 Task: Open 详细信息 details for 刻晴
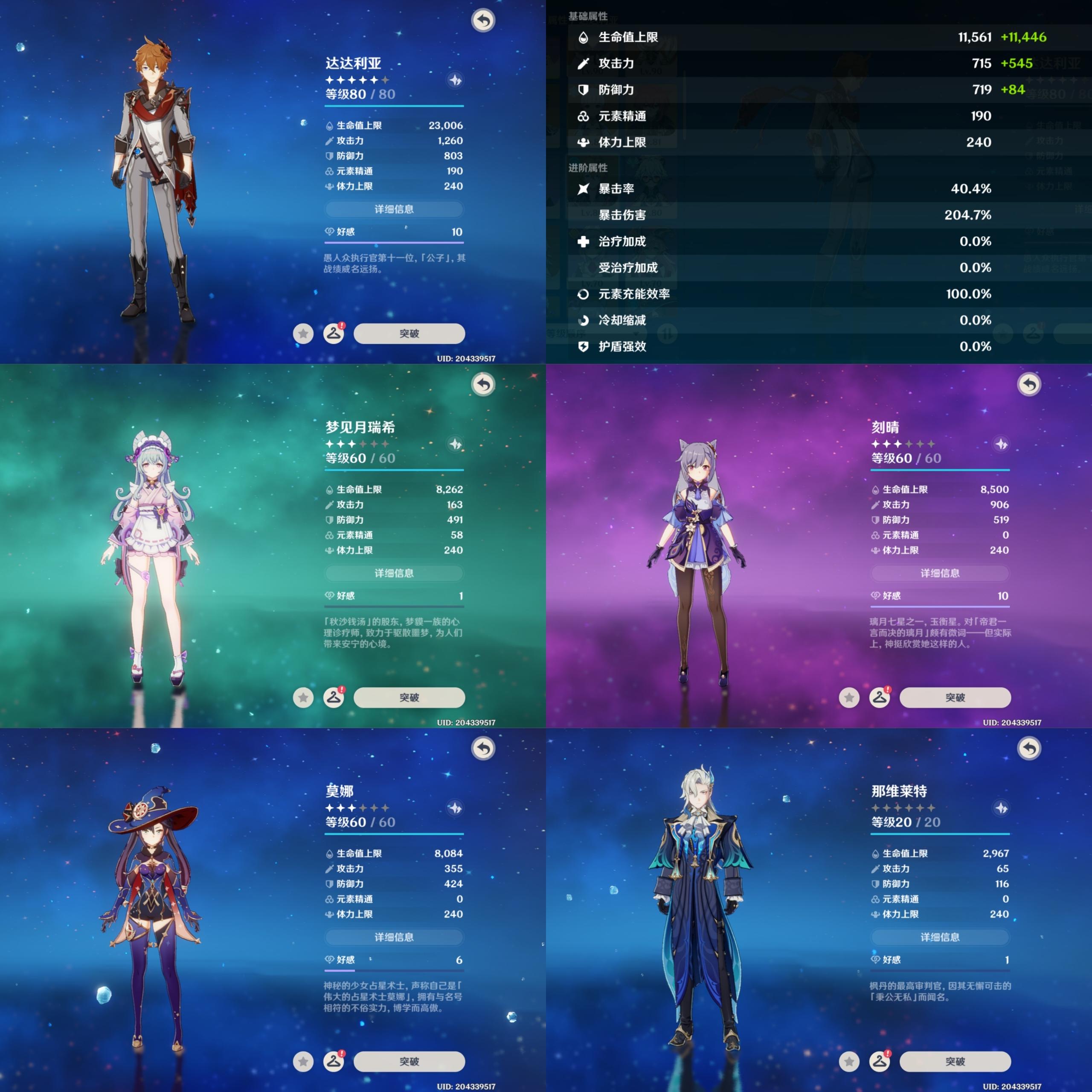940,573
